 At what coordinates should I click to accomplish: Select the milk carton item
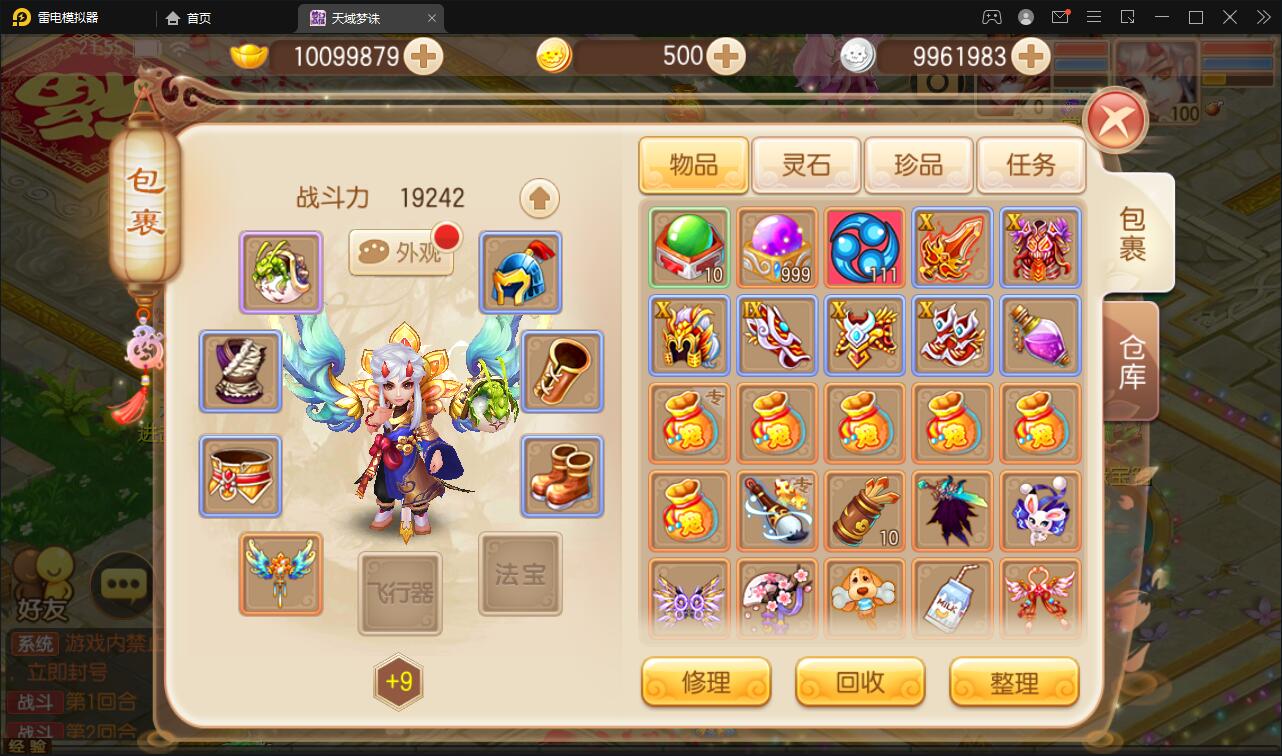click(953, 597)
